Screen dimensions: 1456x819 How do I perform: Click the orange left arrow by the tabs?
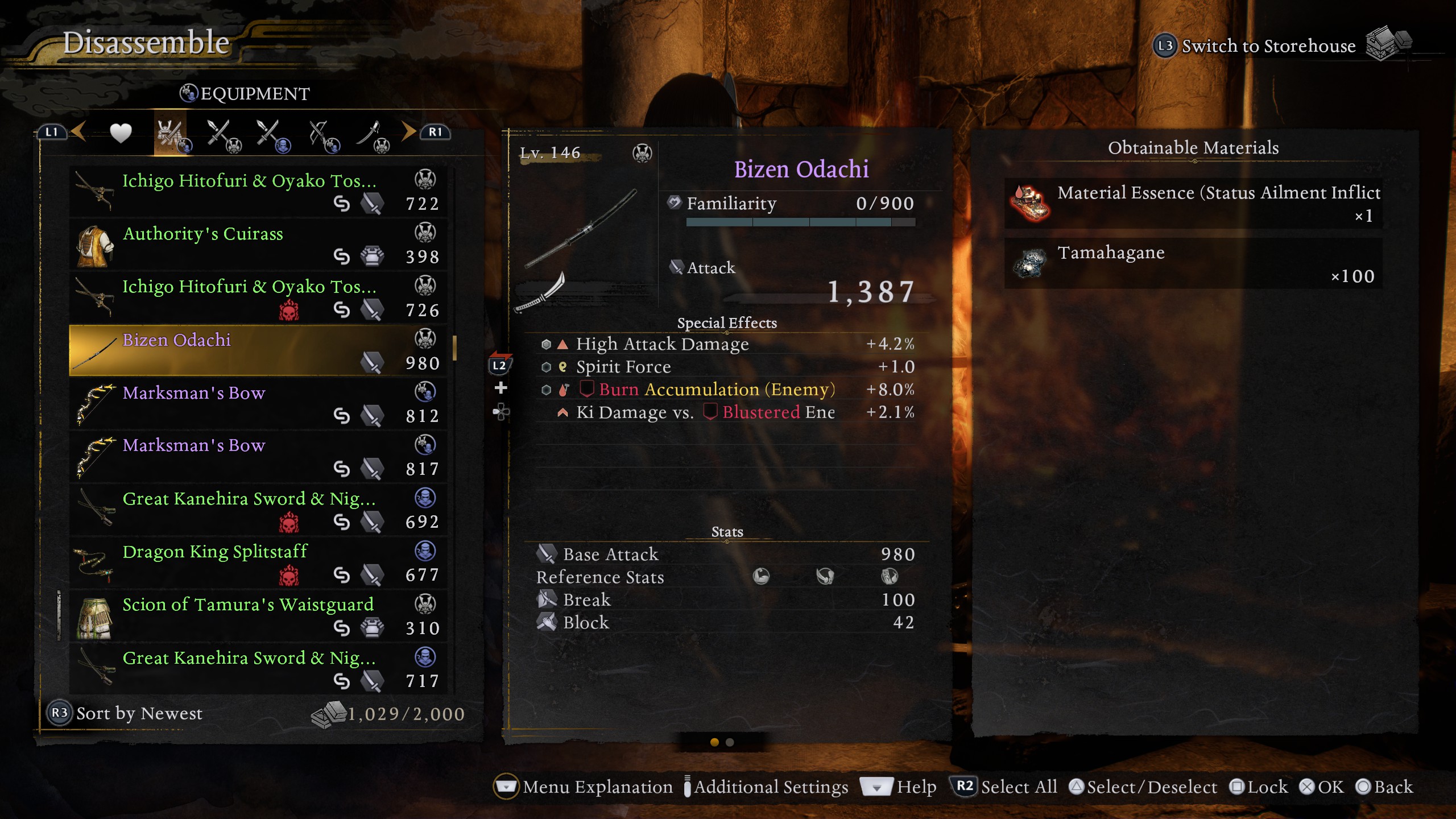click(x=78, y=131)
